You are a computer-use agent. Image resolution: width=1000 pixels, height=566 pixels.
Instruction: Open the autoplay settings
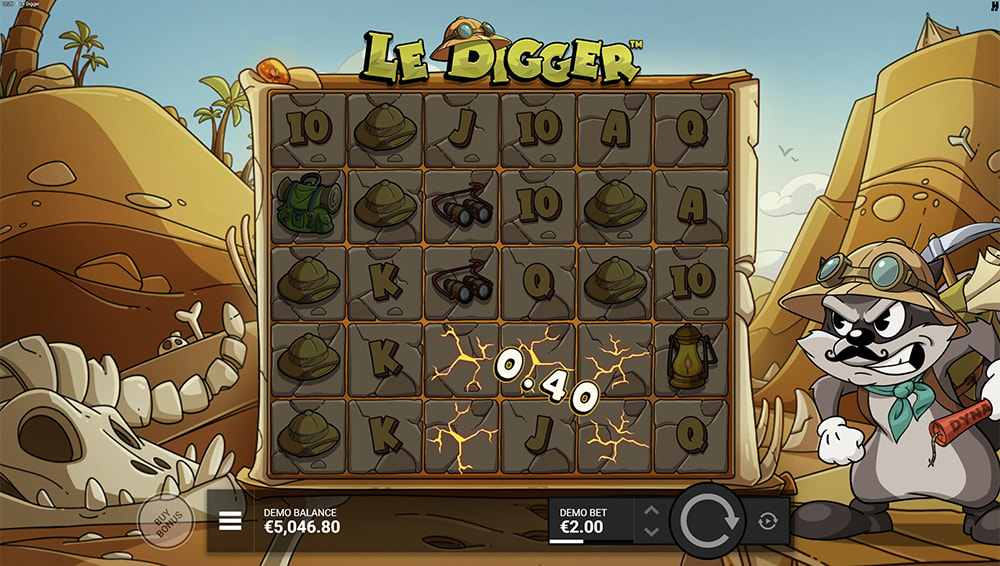pos(768,521)
